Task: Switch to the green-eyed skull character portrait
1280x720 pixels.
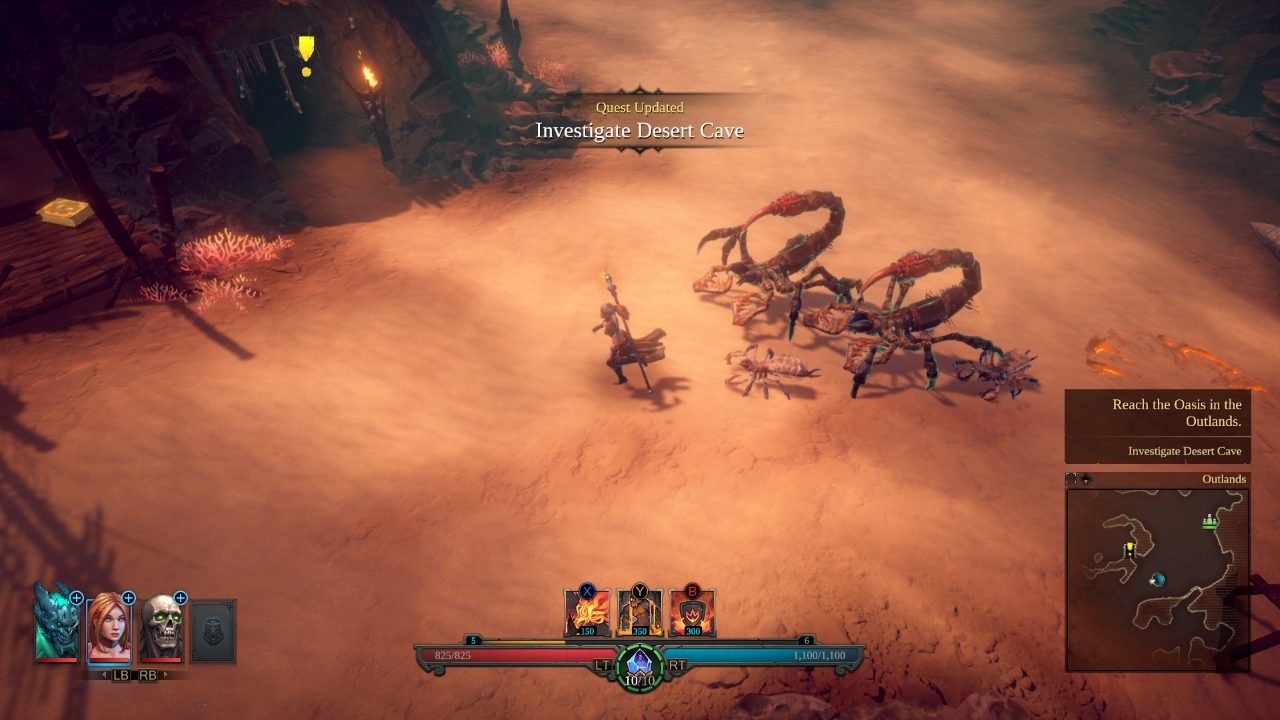Action: (x=161, y=628)
